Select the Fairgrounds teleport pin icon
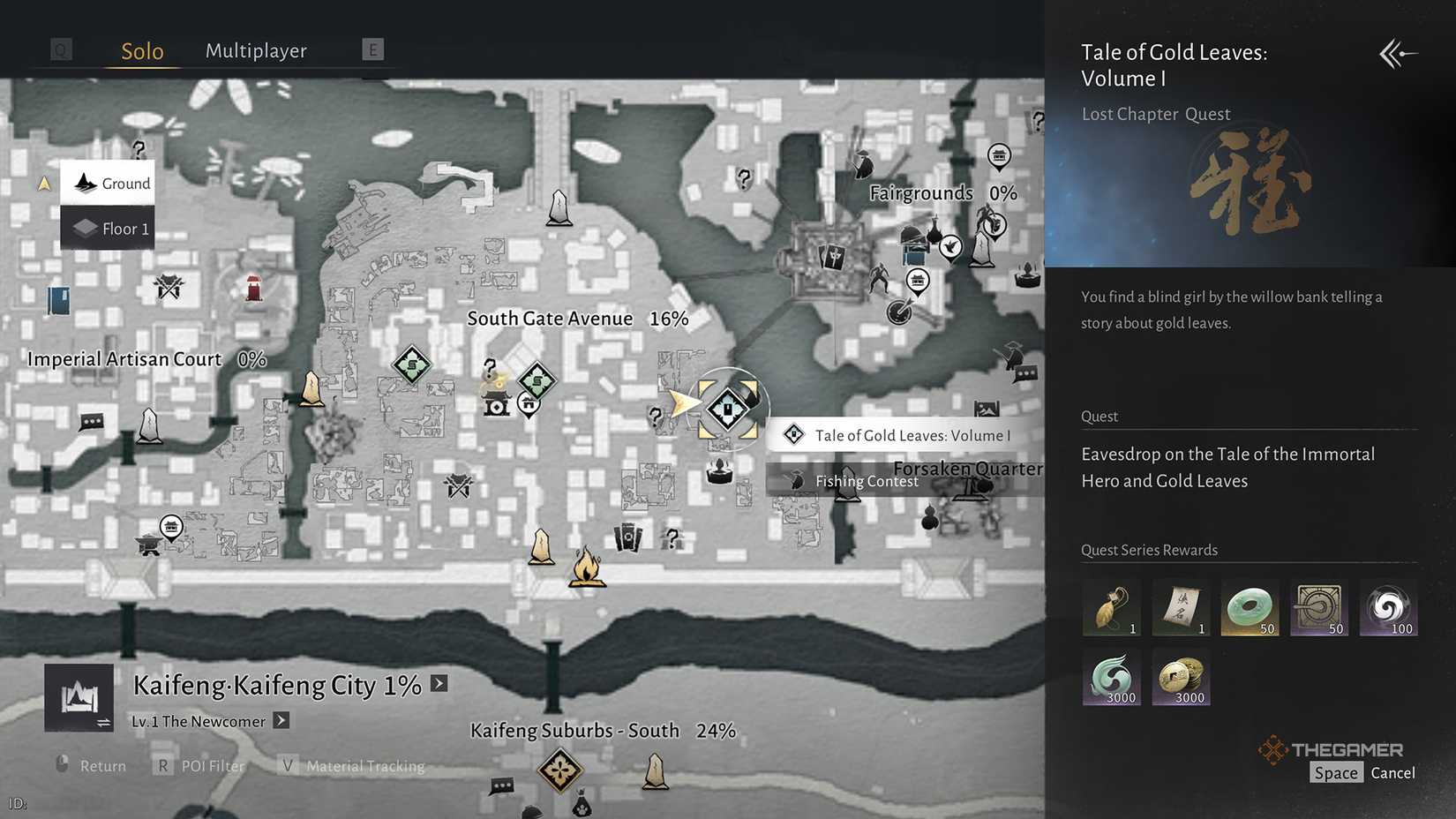Screen dimensions: 1456x819 998,156
